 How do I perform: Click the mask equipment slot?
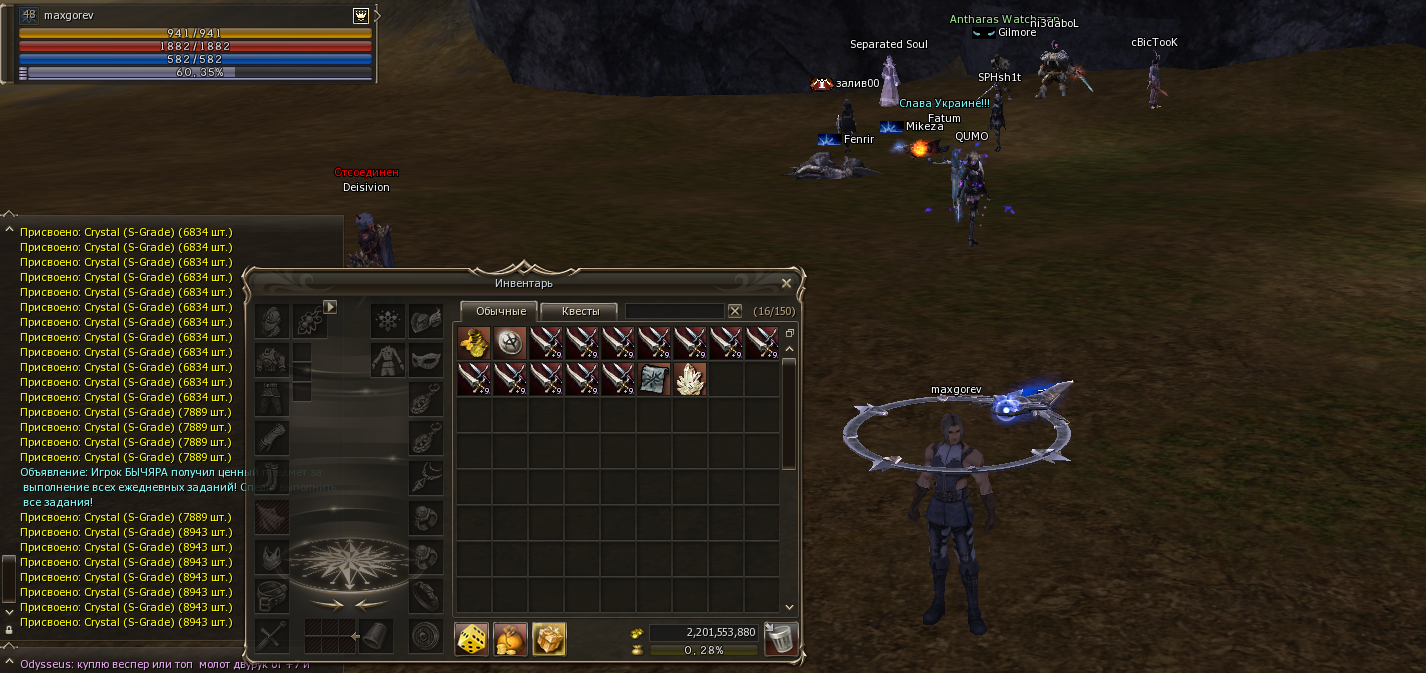pos(426,357)
